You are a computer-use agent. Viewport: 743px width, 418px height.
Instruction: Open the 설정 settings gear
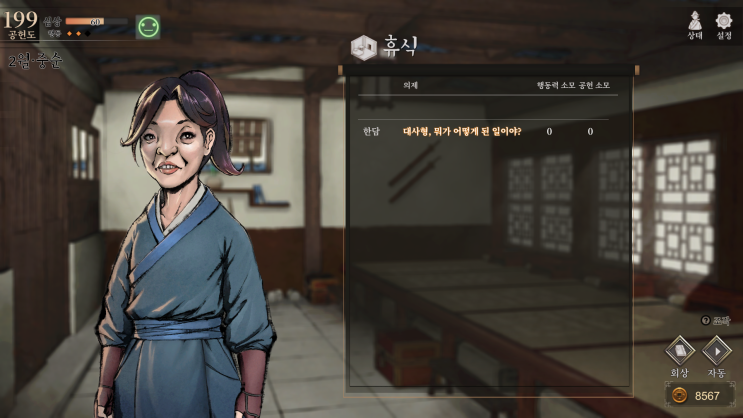point(724,22)
